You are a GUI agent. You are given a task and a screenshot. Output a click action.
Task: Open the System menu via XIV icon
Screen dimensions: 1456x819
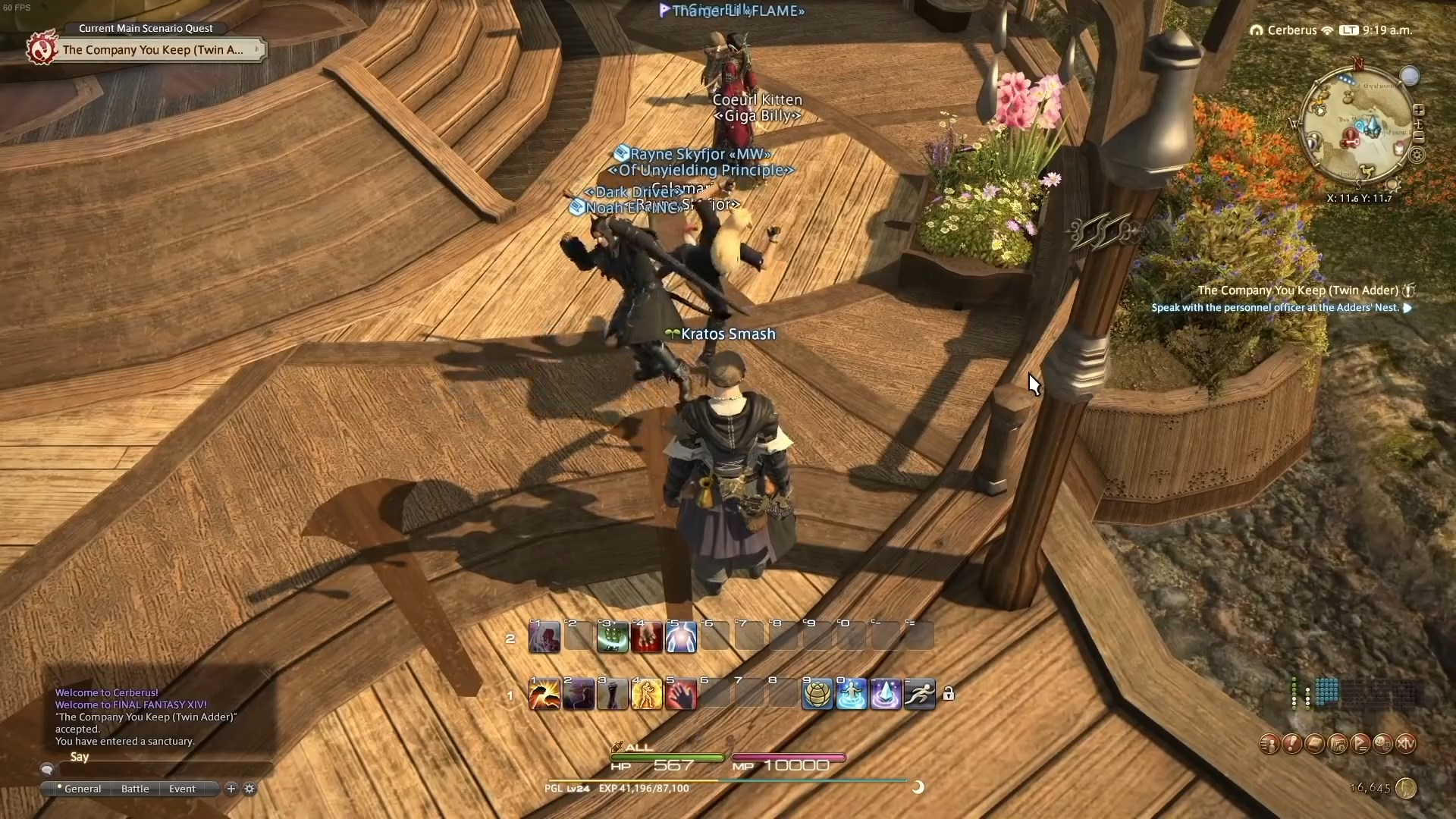point(1407,745)
